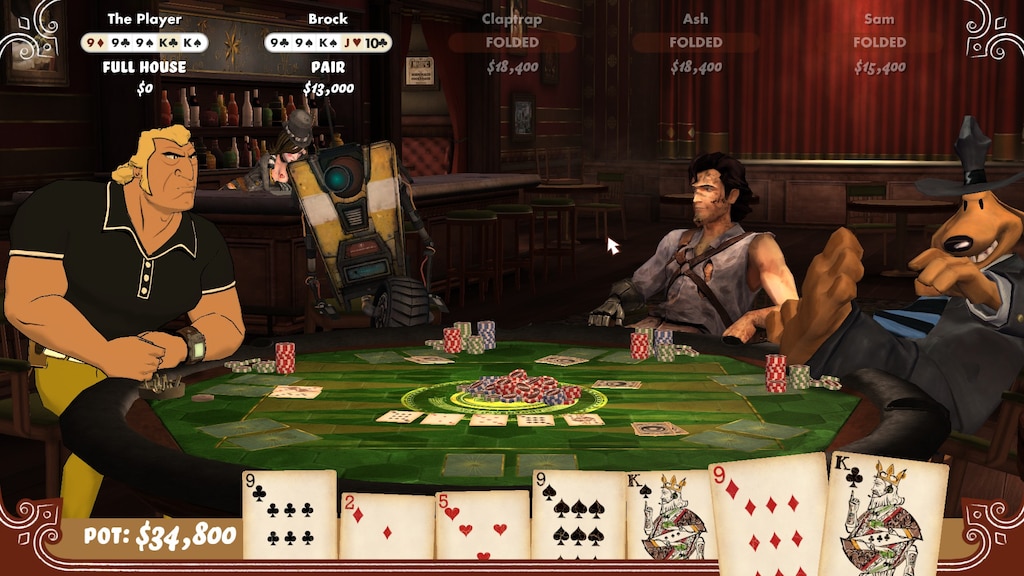Select Brock's player panel
This screenshot has width=1024, height=576.
(x=328, y=54)
